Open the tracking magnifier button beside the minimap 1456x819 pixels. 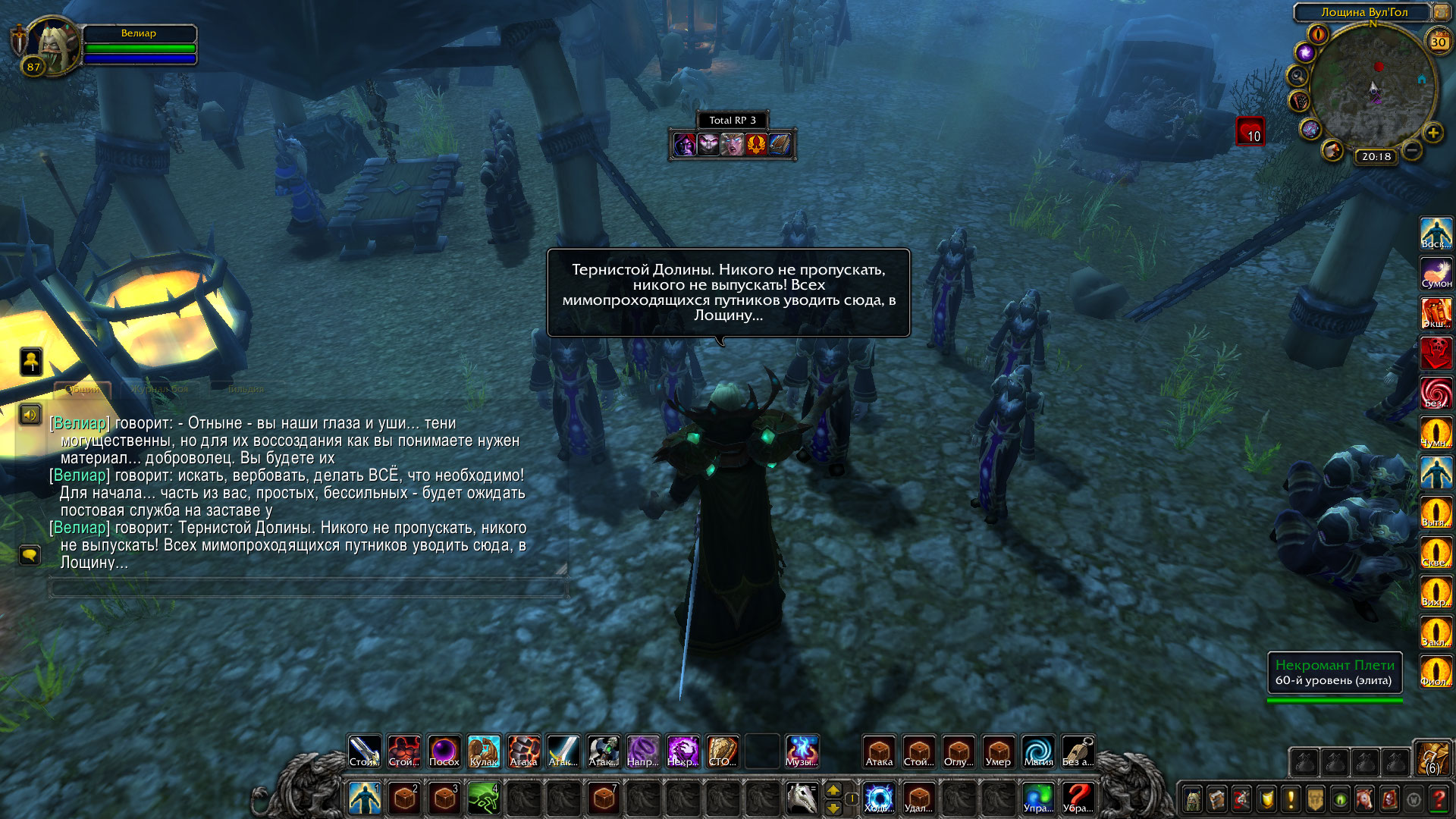(x=1298, y=76)
